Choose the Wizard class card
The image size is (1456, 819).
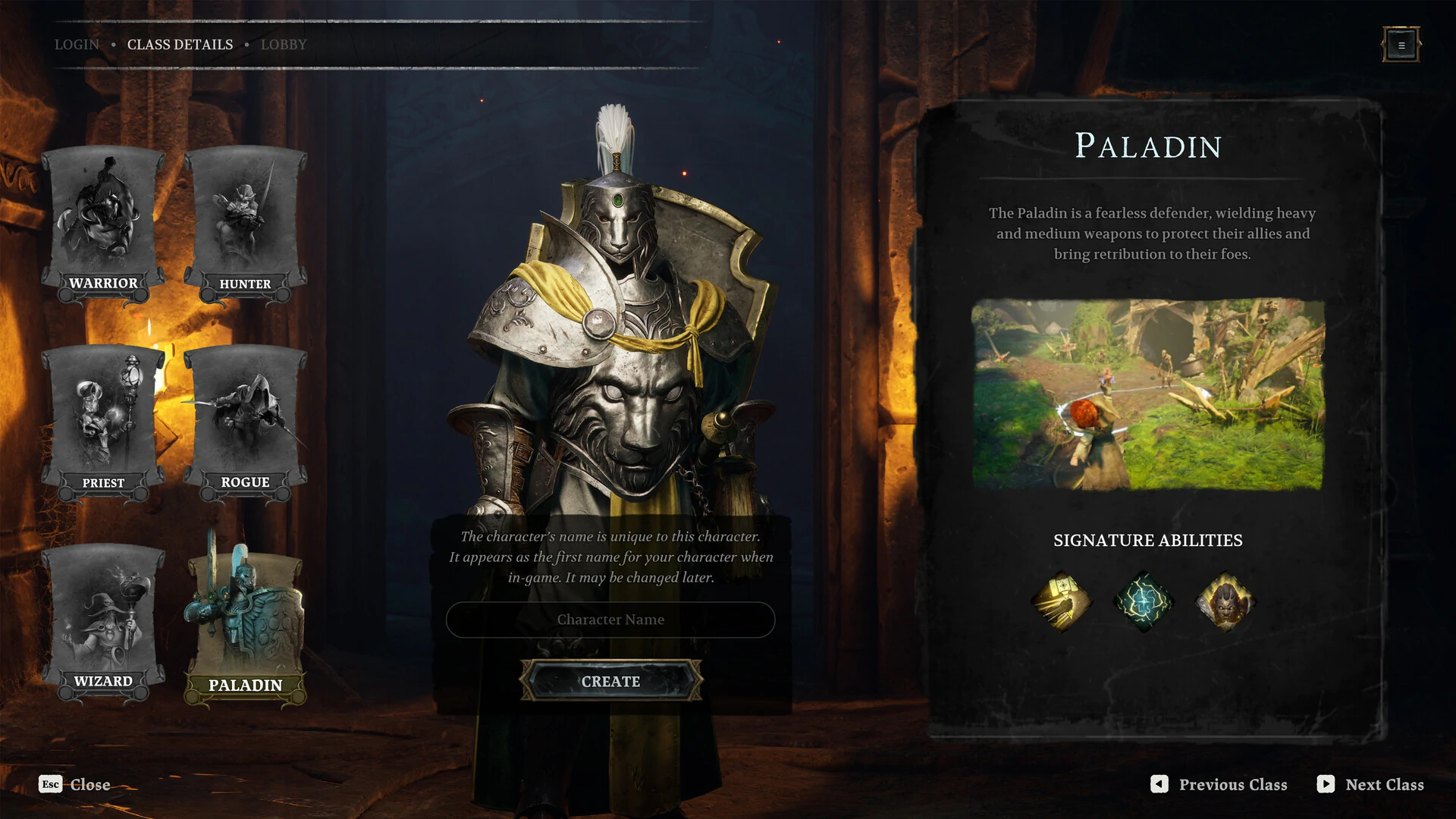[103, 622]
